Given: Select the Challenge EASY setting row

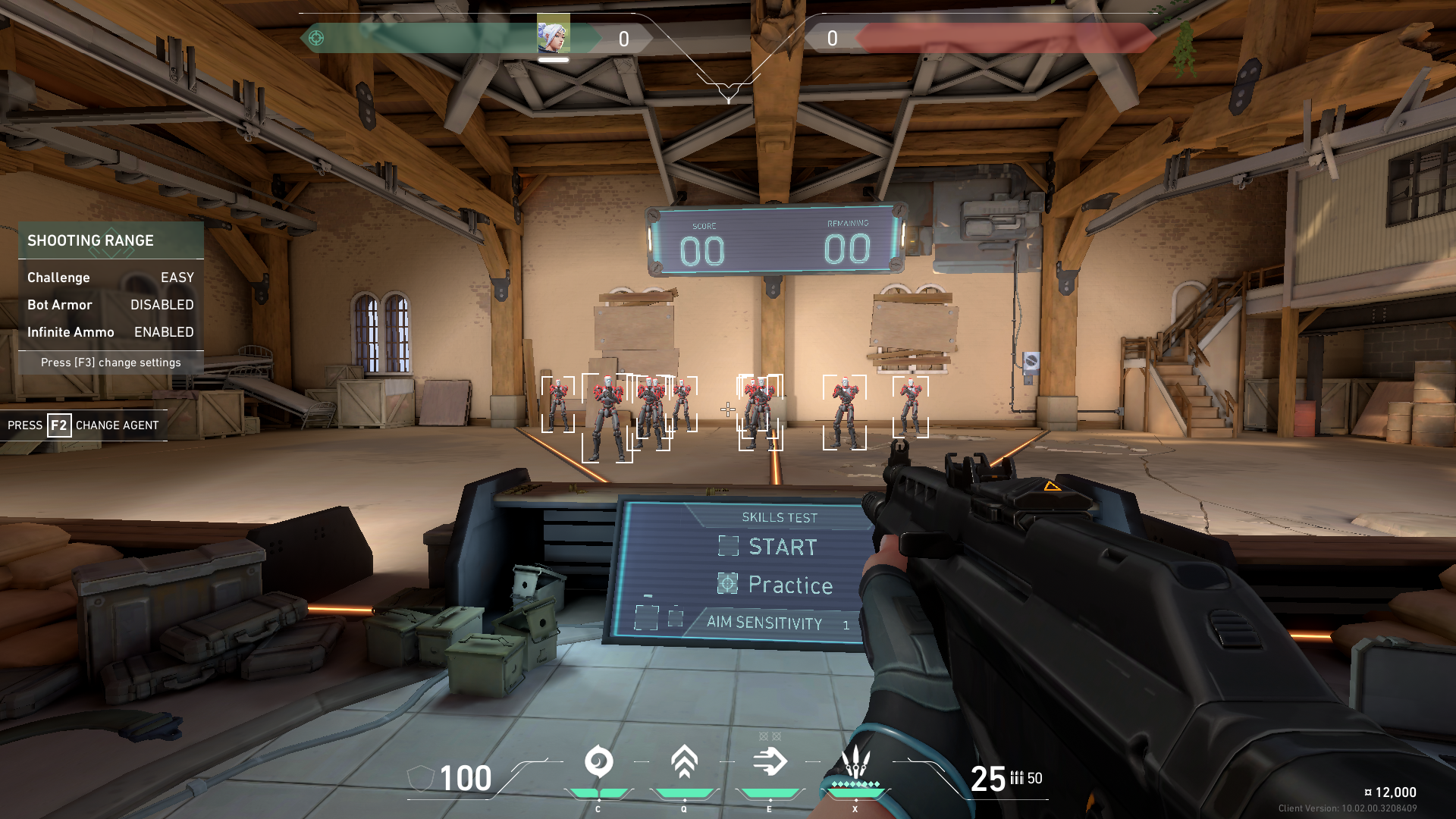Looking at the screenshot, I should 111,278.
